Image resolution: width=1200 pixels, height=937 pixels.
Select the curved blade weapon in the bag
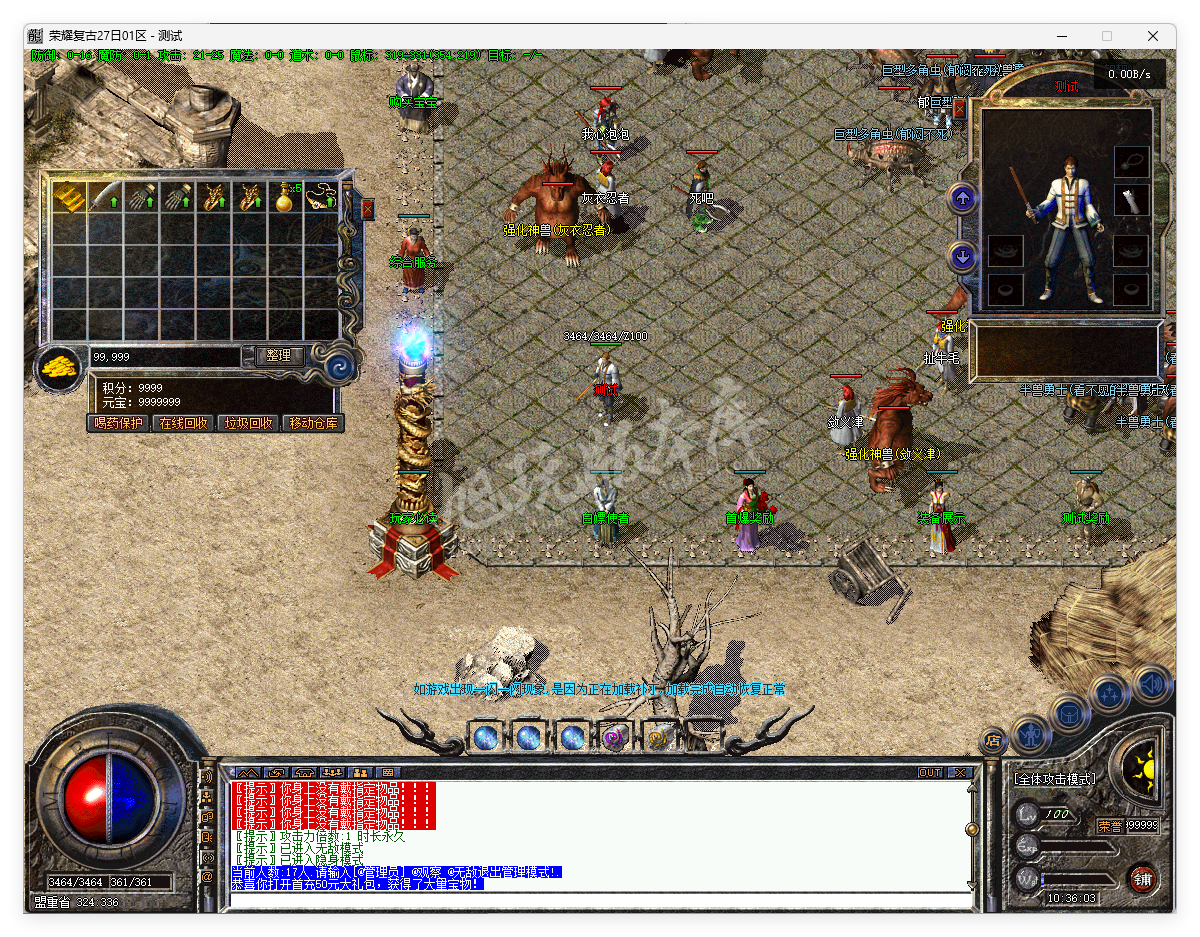[x=105, y=197]
